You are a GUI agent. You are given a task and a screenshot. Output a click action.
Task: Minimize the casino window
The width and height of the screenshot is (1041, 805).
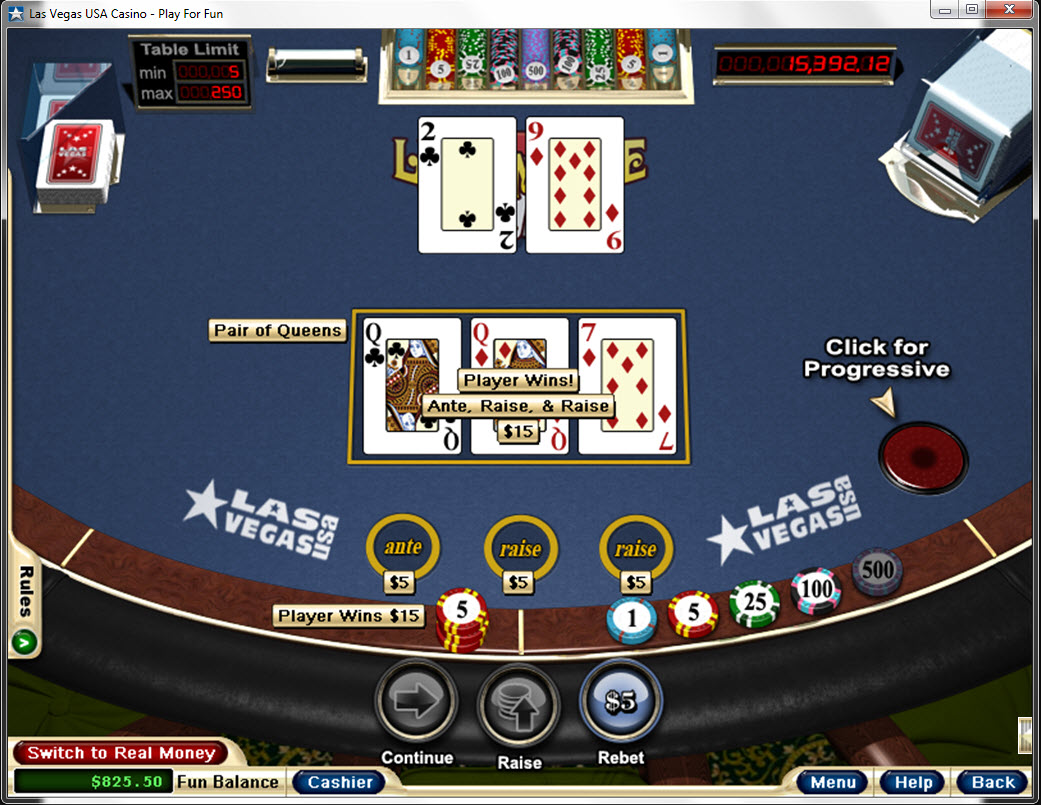945,10
